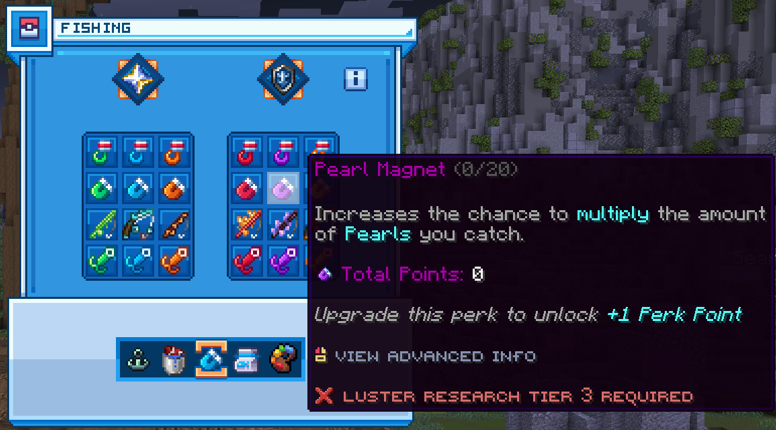Viewport: 776px width, 430px height.
Task: Select the star emblem above left perk grid
Action: (138, 78)
